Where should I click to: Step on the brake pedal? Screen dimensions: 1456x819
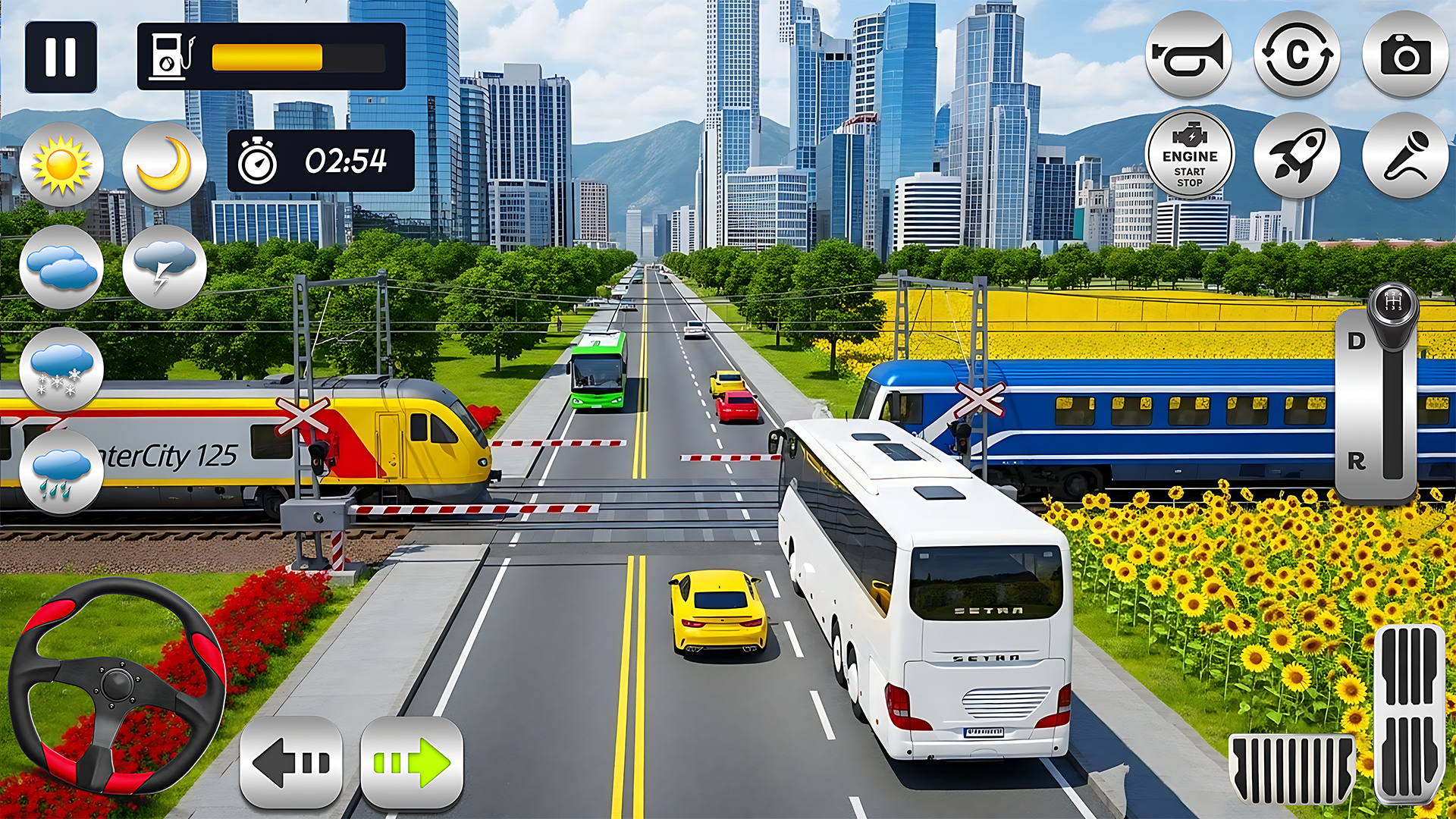coord(1291,769)
